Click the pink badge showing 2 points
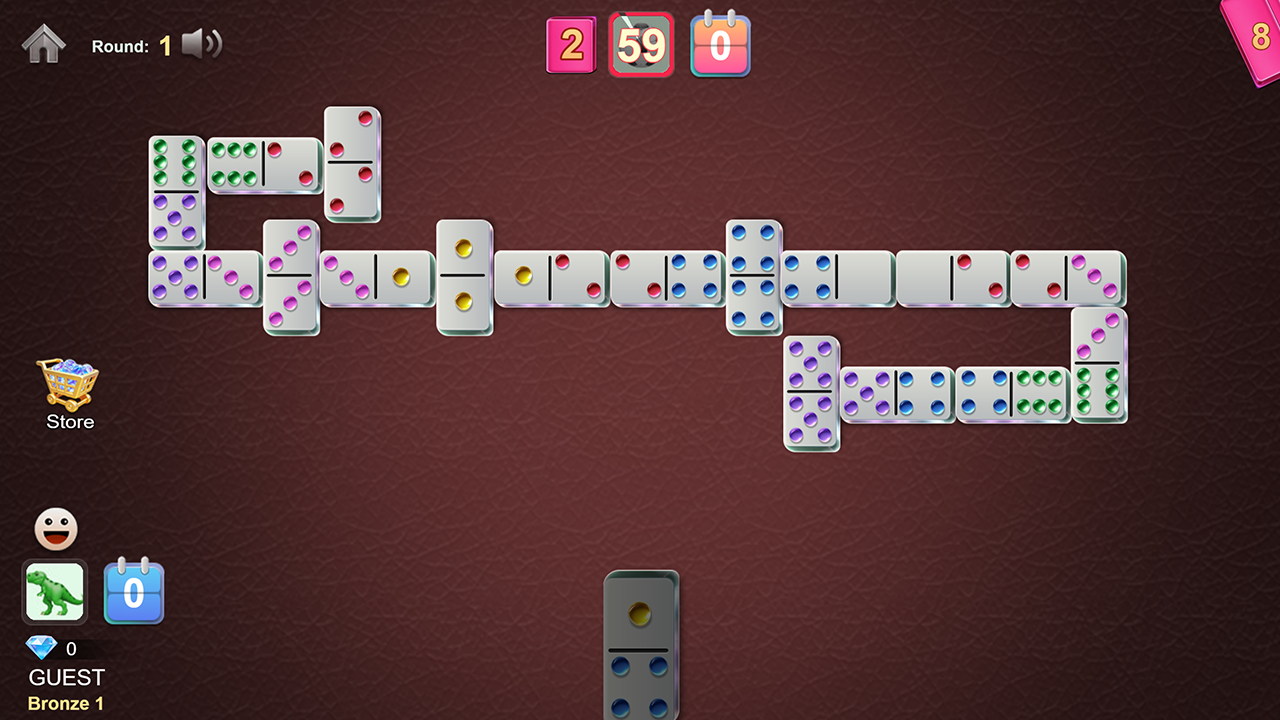Image resolution: width=1280 pixels, height=720 pixels. (x=571, y=44)
